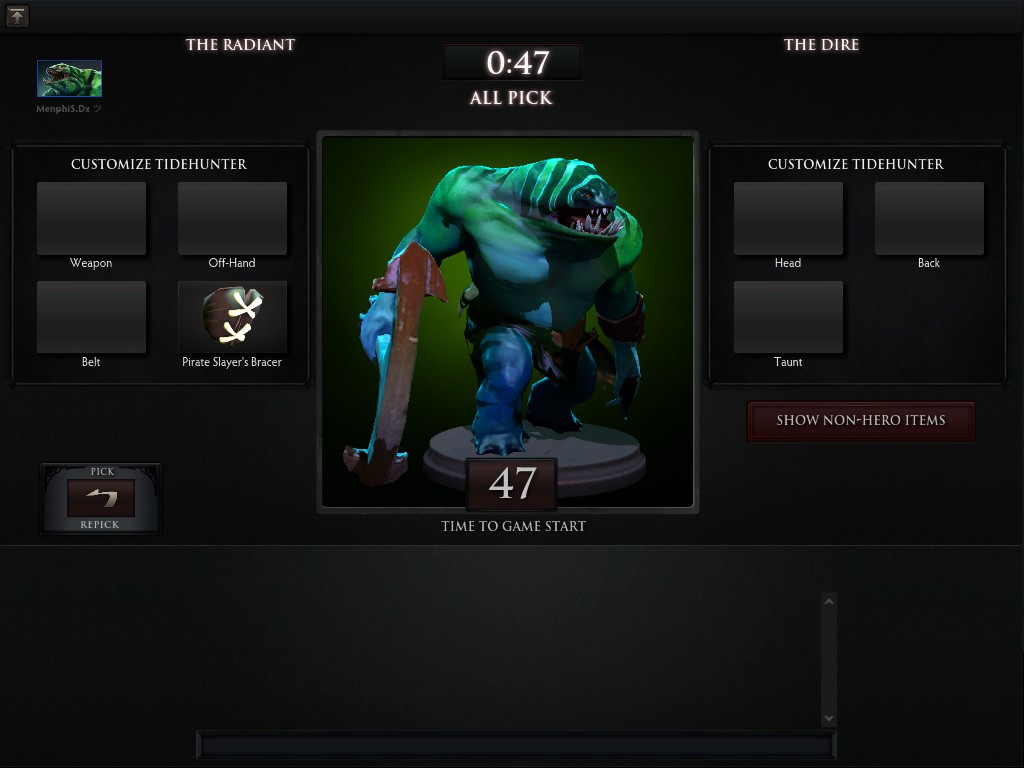
Task: Open the Off-Hand customization slot
Action: click(x=232, y=218)
